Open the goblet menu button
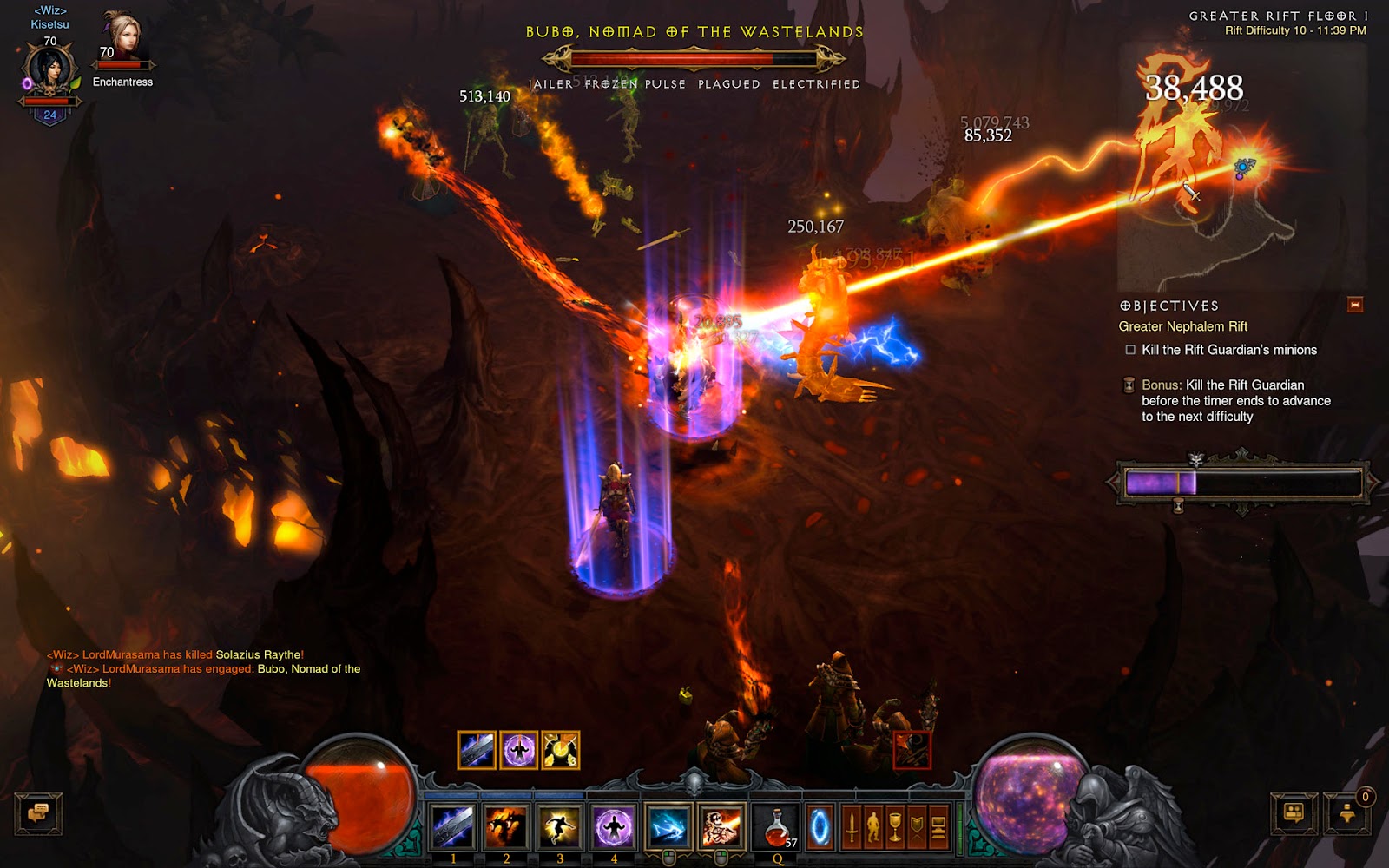The image size is (1389, 868). (x=895, y=828)
